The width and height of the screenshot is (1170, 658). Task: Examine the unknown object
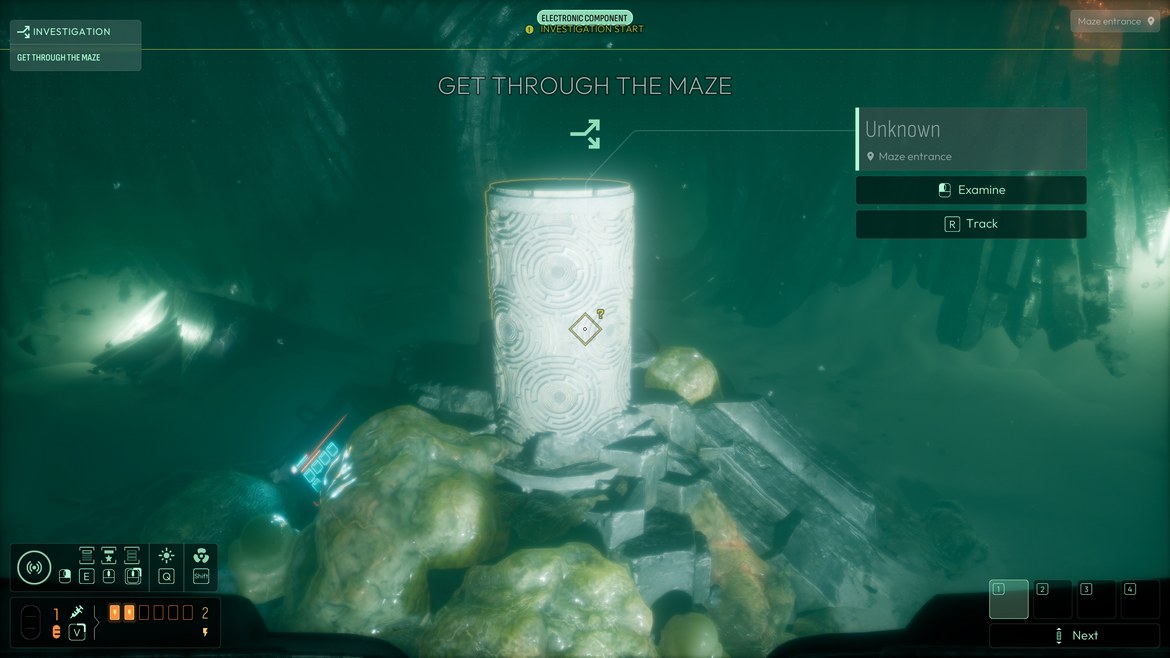(x=970, y=190)
